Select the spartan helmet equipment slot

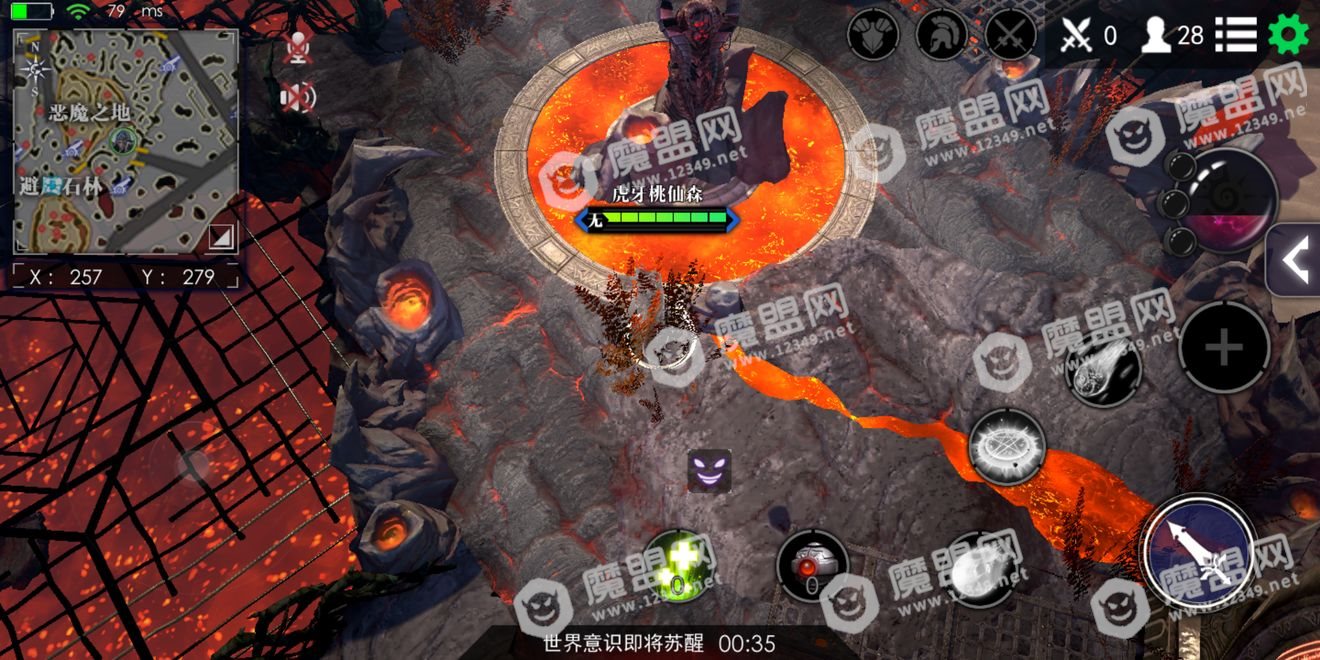point(942,36)
